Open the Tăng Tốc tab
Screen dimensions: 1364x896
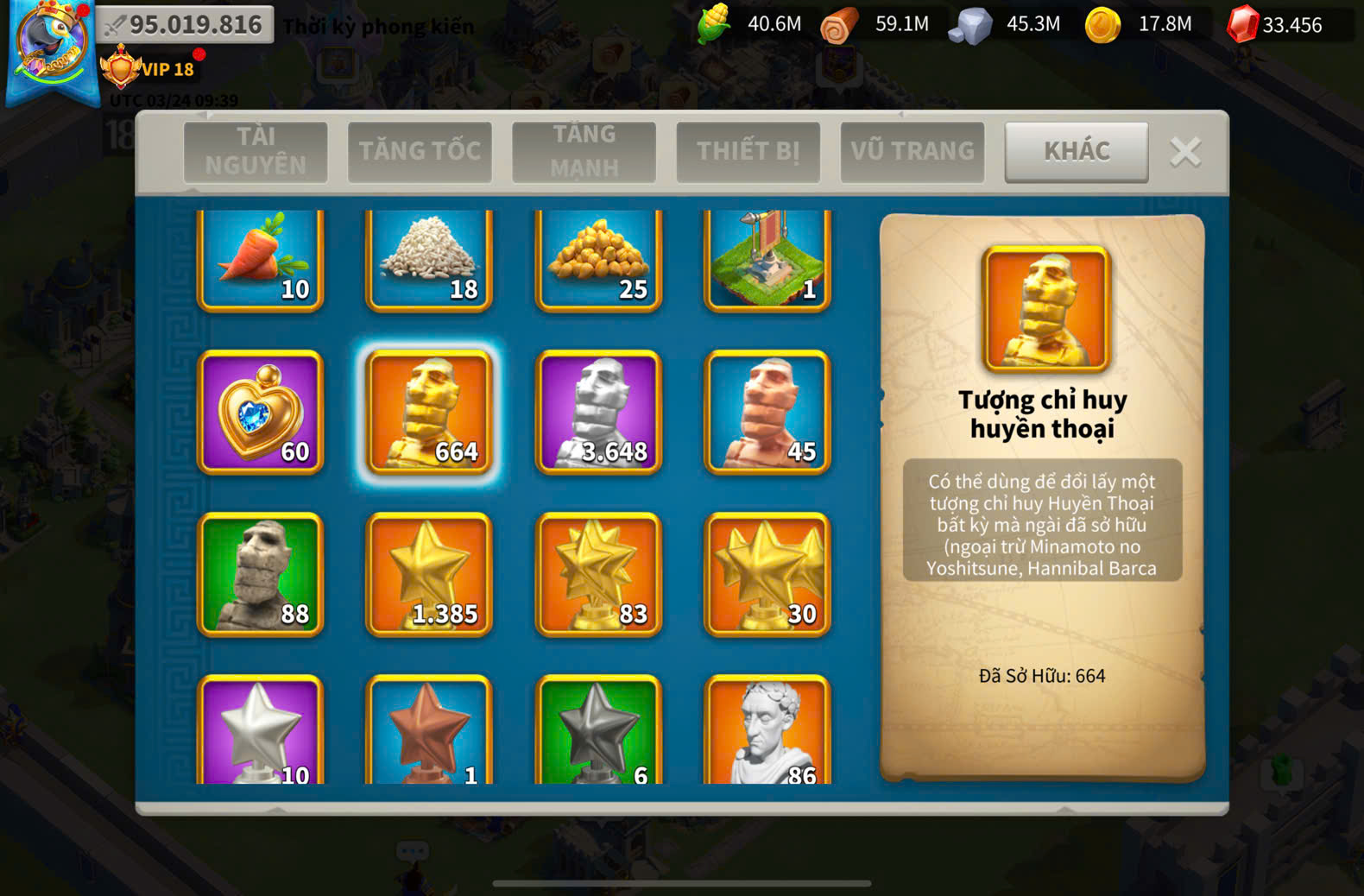420,151
